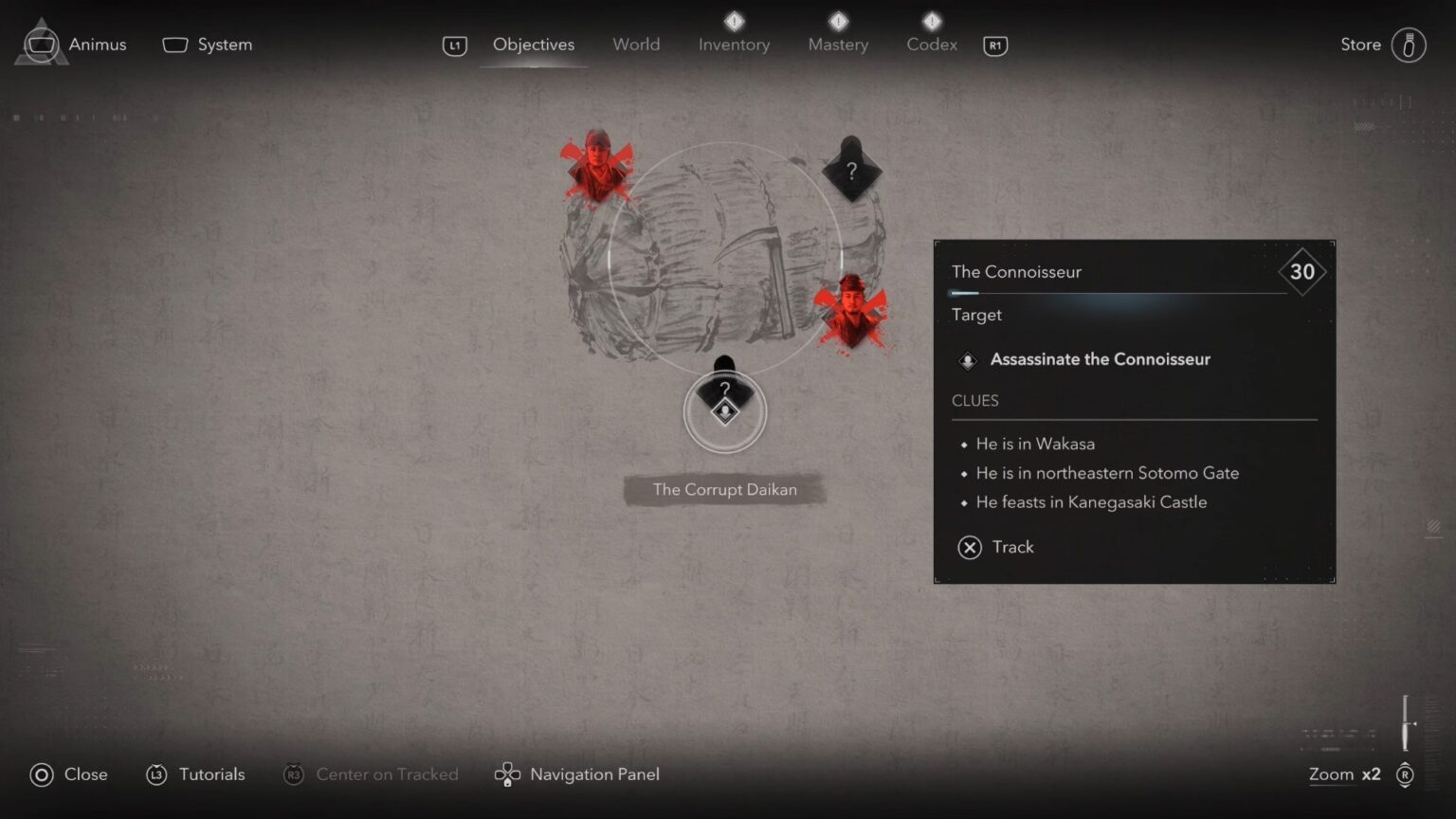Click the assassination icon beside Assassinate the Connoisseur
This screenshot has width=1456, height=819.
point(967,360)
